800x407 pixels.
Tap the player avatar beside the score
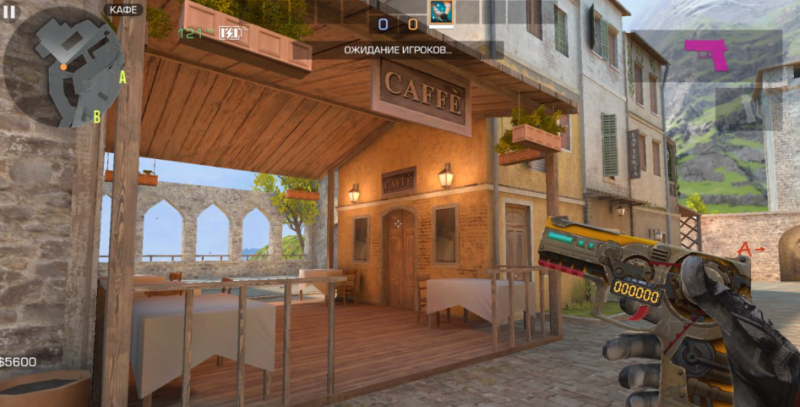point(441,14)
